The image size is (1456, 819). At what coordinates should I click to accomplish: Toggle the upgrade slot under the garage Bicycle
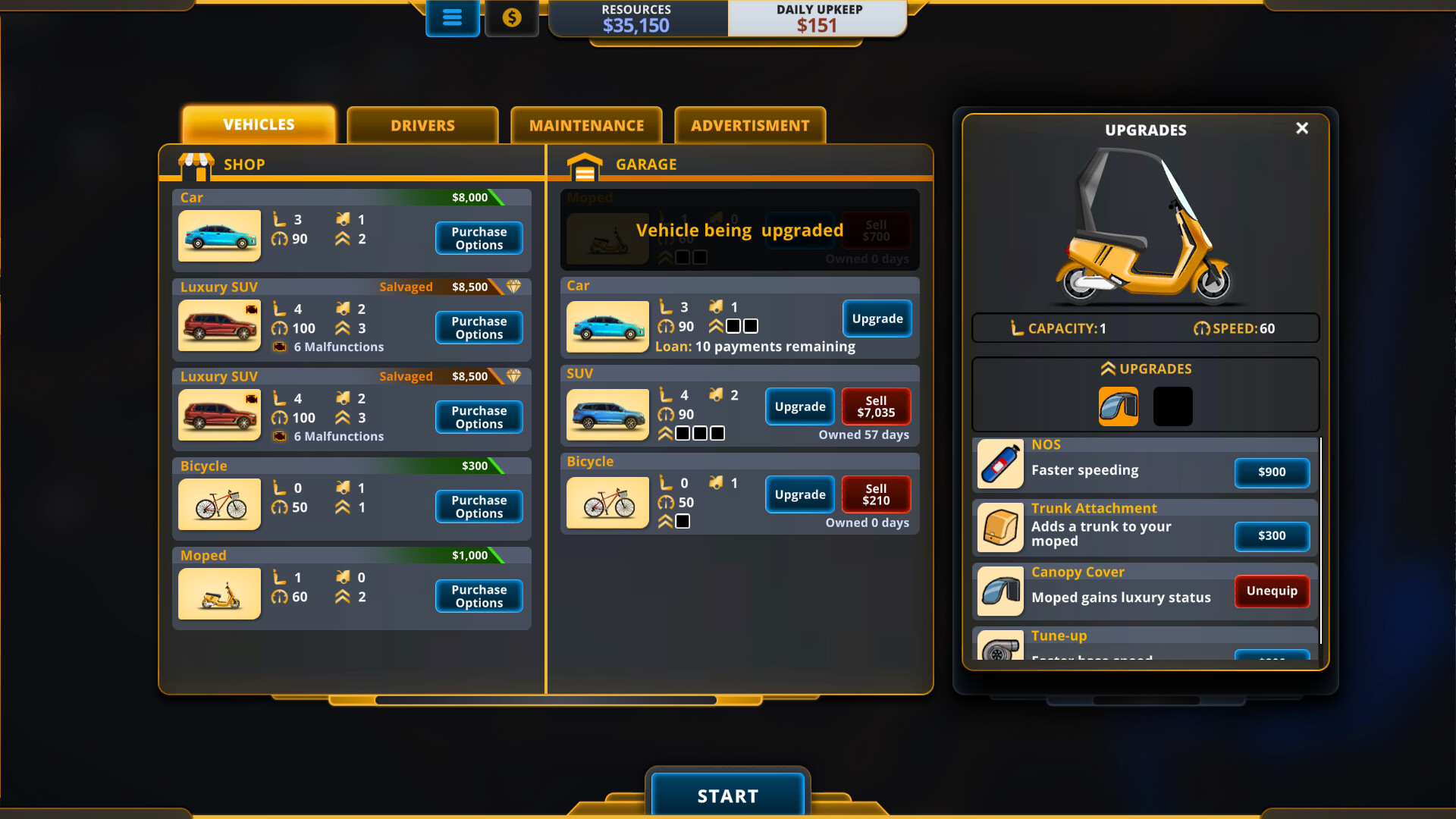pos(682,521)
